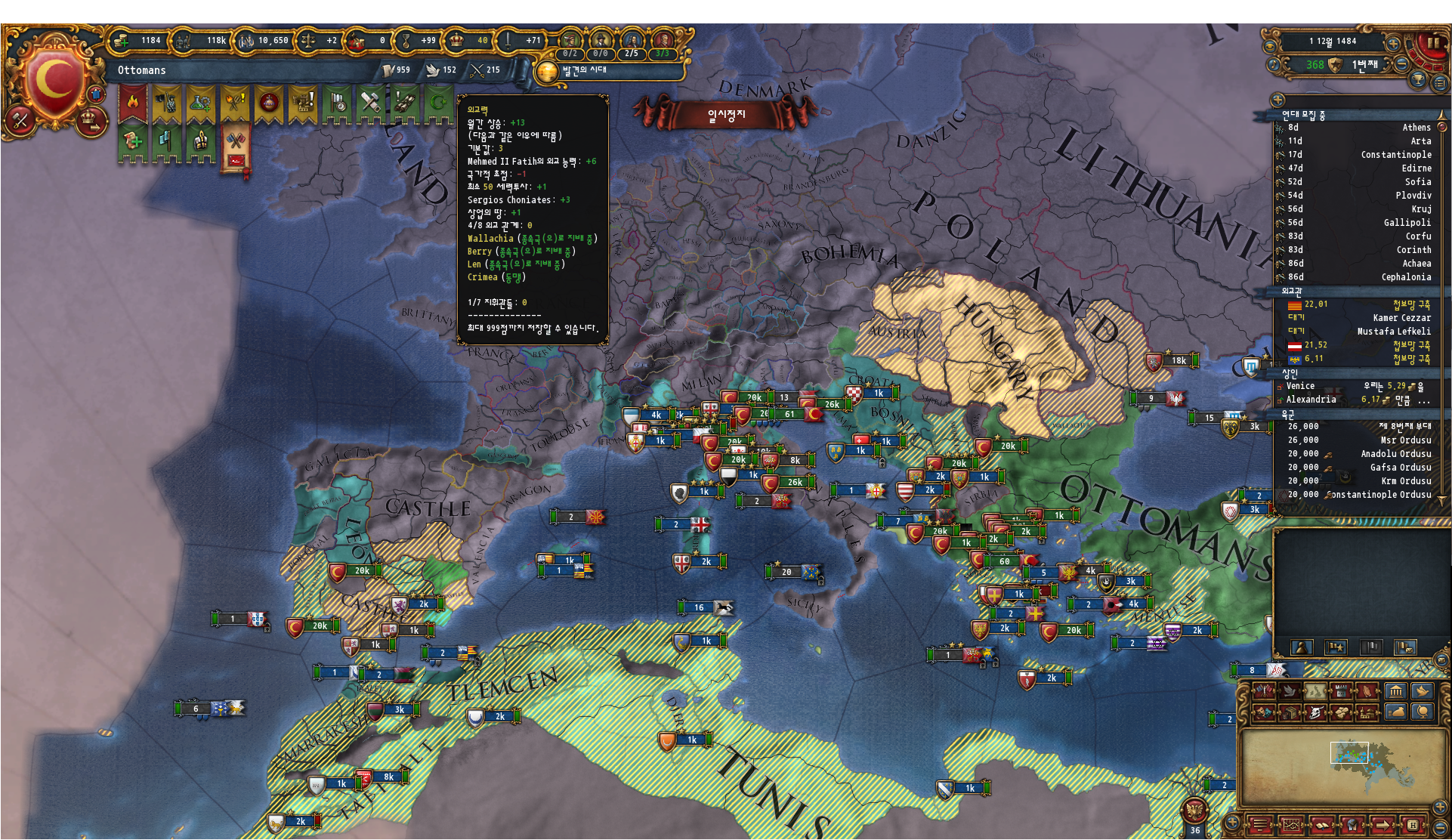Screen dimensions: 1452x840
Task: Open the red fire alert banner
Action: [x=133, y=103]
